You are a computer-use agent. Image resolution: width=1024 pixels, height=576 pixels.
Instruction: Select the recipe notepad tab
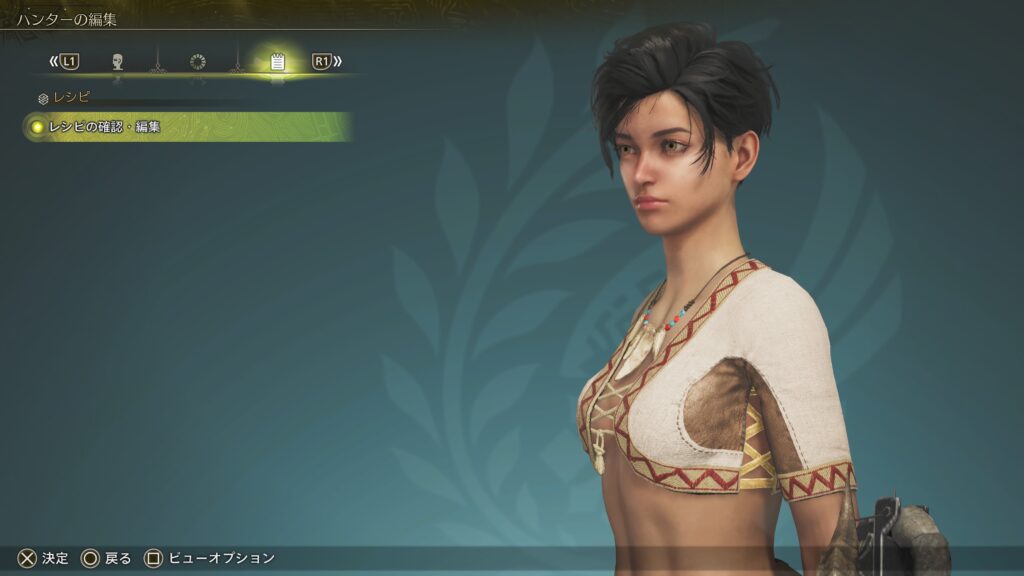click(277, 62)
